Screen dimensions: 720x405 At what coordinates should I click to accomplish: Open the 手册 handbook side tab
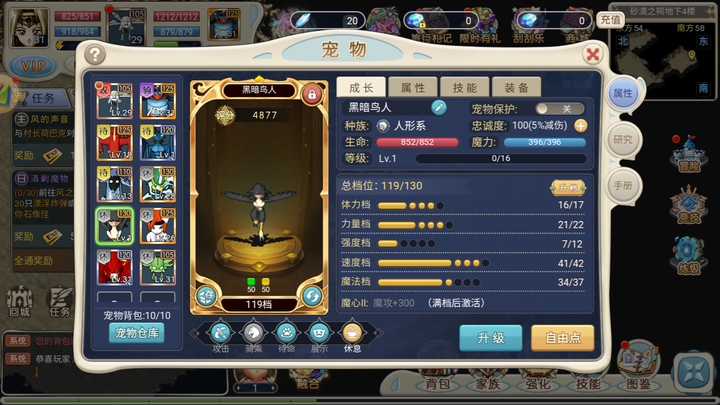coord(623,185)
